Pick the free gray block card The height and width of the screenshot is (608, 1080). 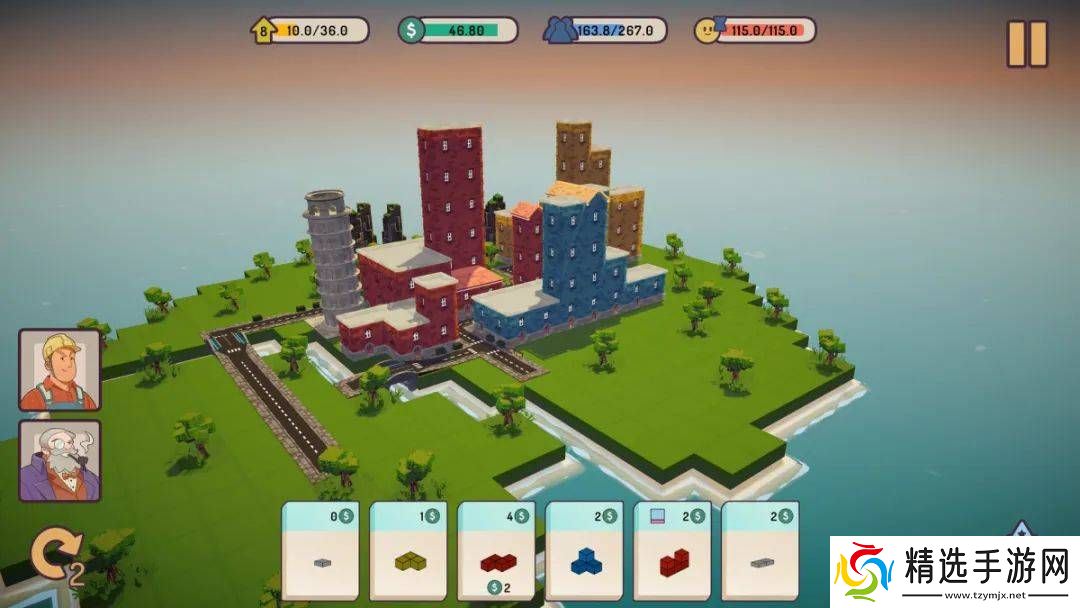(x=320, y=550)
